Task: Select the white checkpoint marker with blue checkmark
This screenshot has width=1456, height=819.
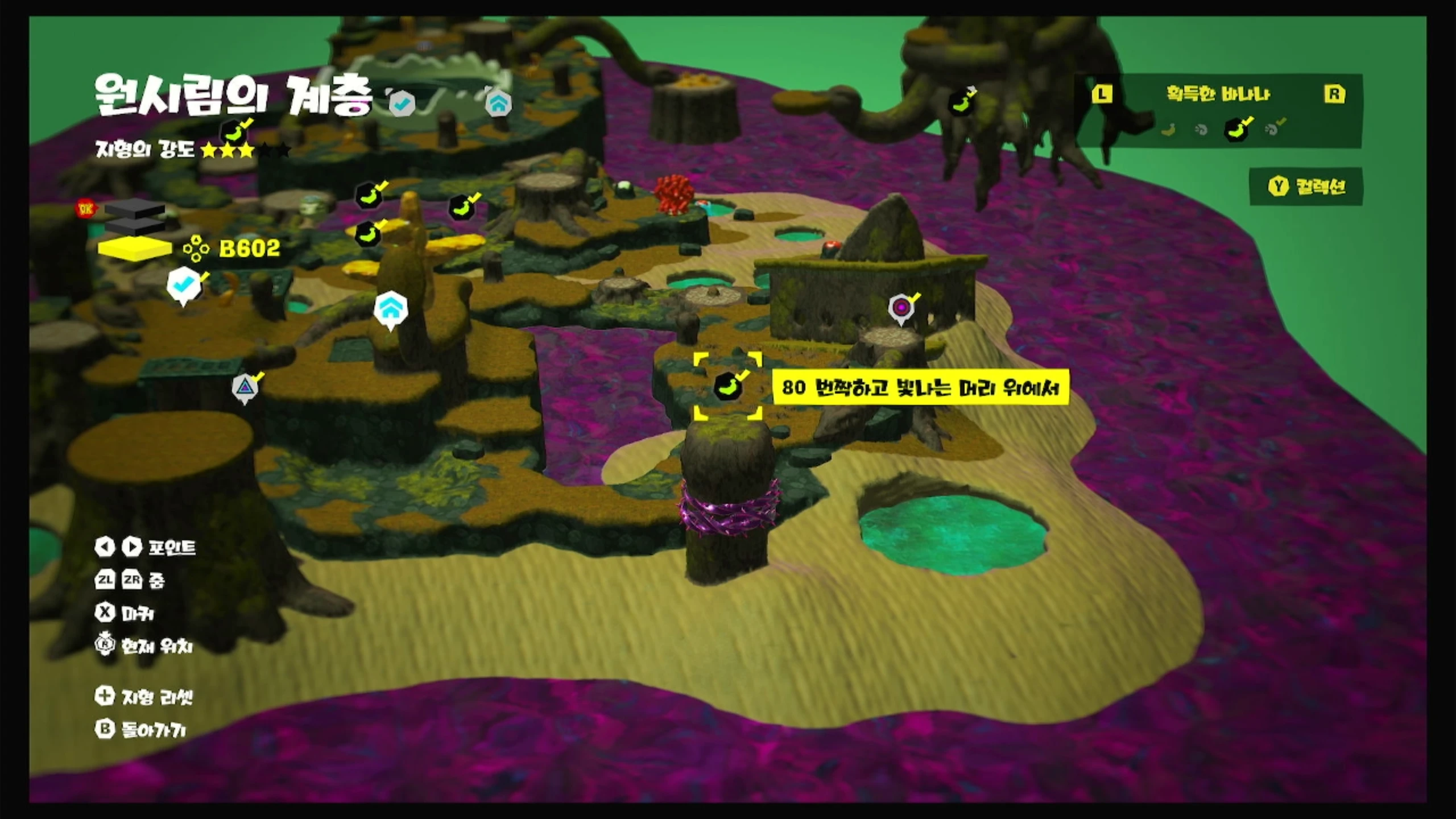Action: click(x=183, y=286)
